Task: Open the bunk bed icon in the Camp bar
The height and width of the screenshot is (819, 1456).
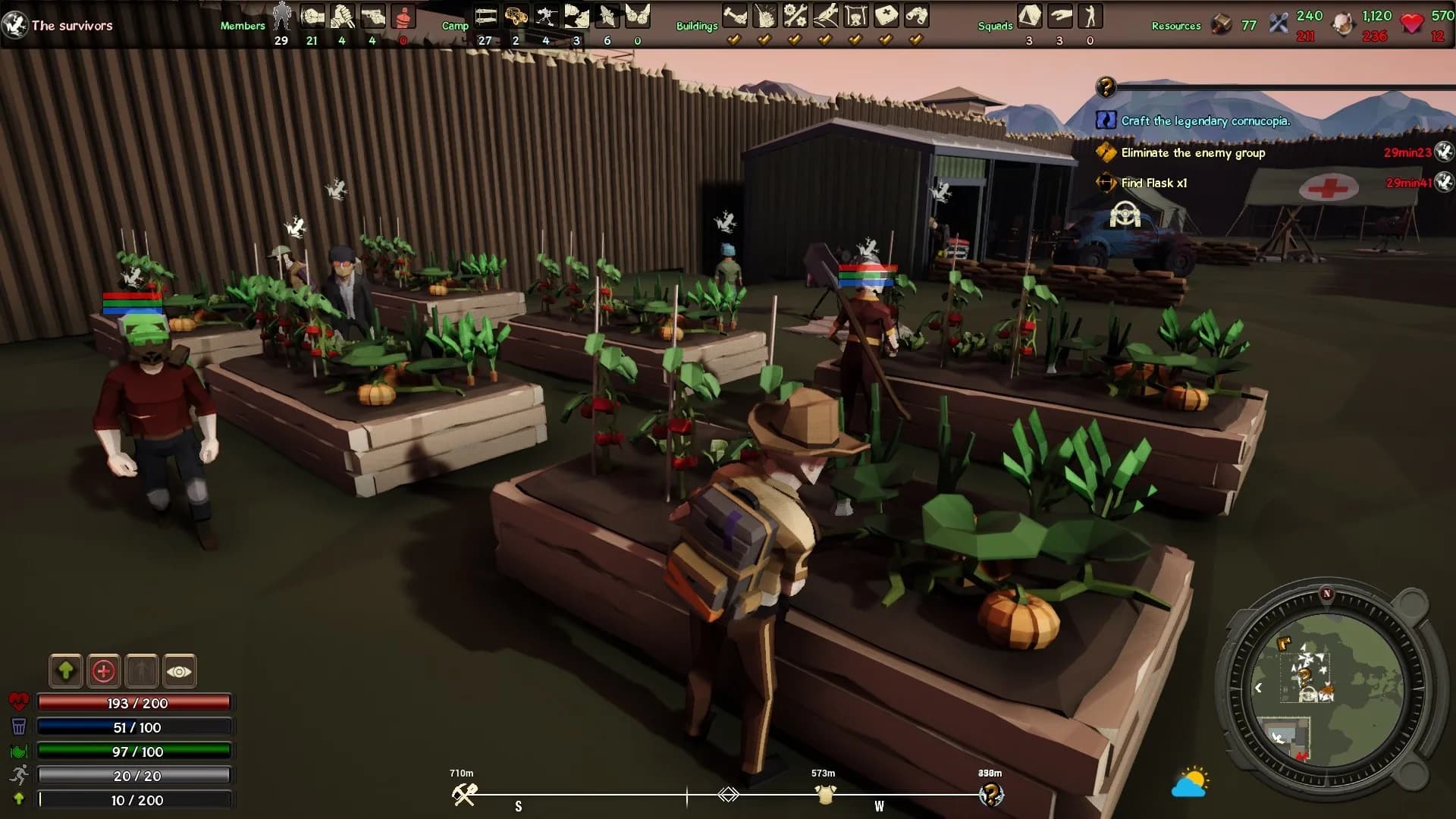Action: (x=485, y=15)
